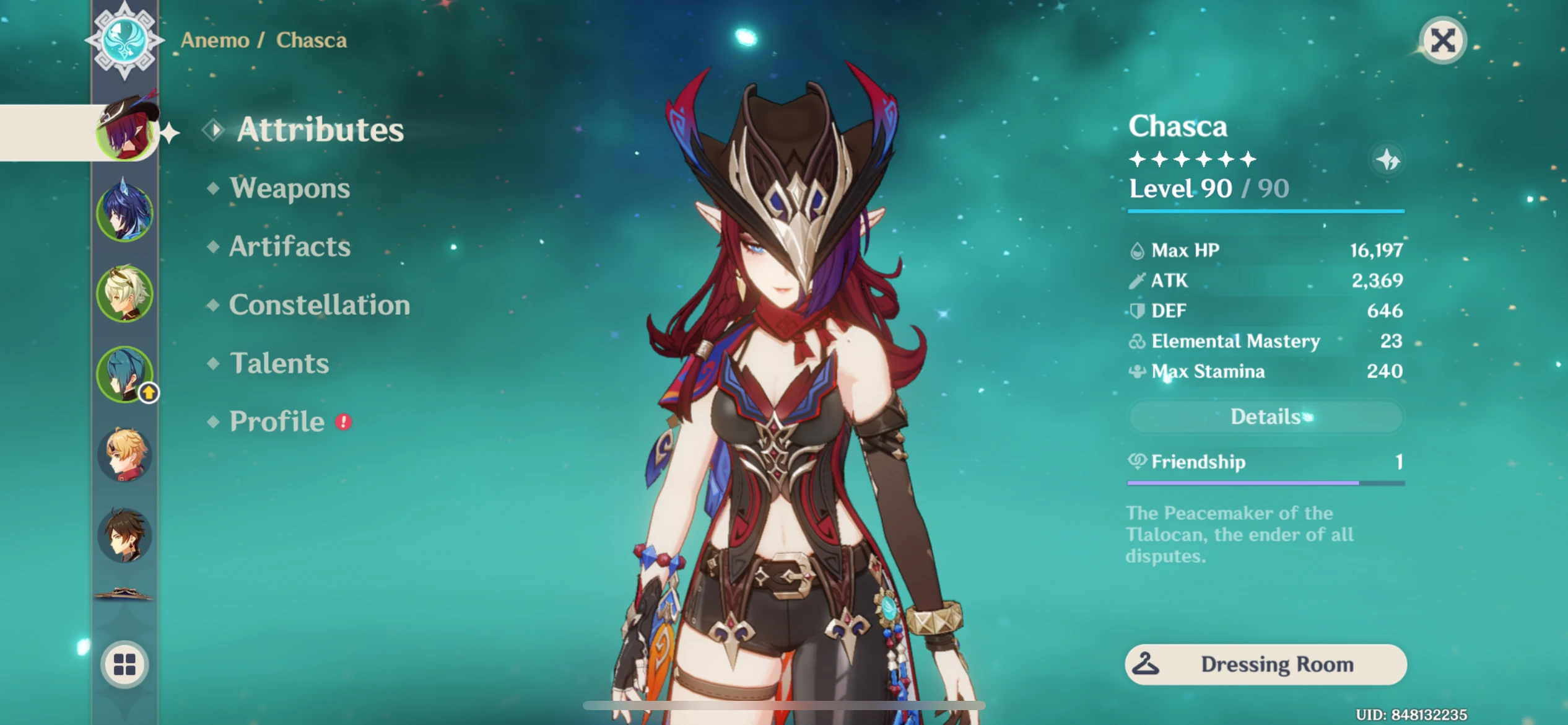Switch to the Artifacts tab
The width and height of the screenshot is (1568, 725).
289,247
